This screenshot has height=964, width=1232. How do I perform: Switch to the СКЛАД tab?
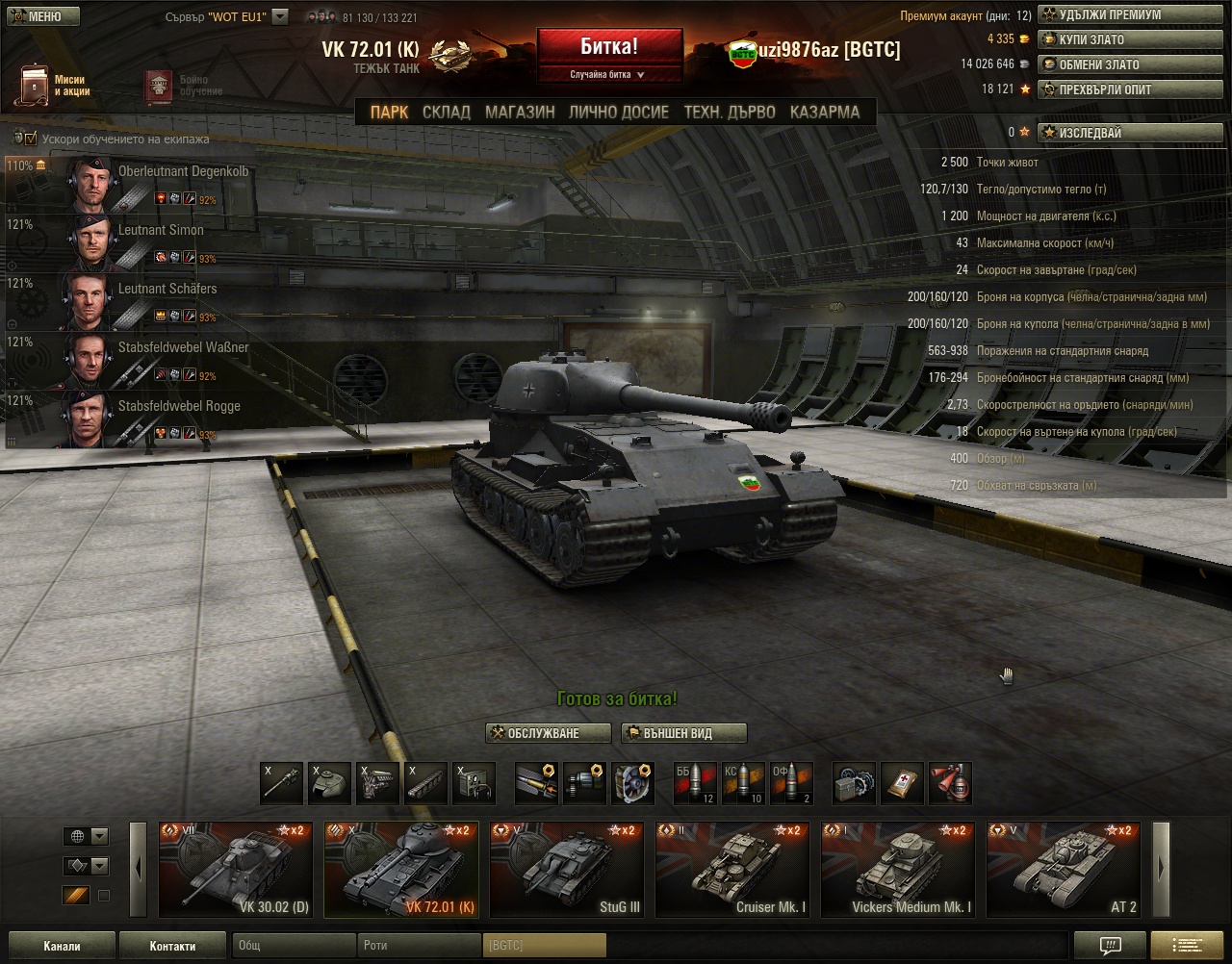[447, 112]
